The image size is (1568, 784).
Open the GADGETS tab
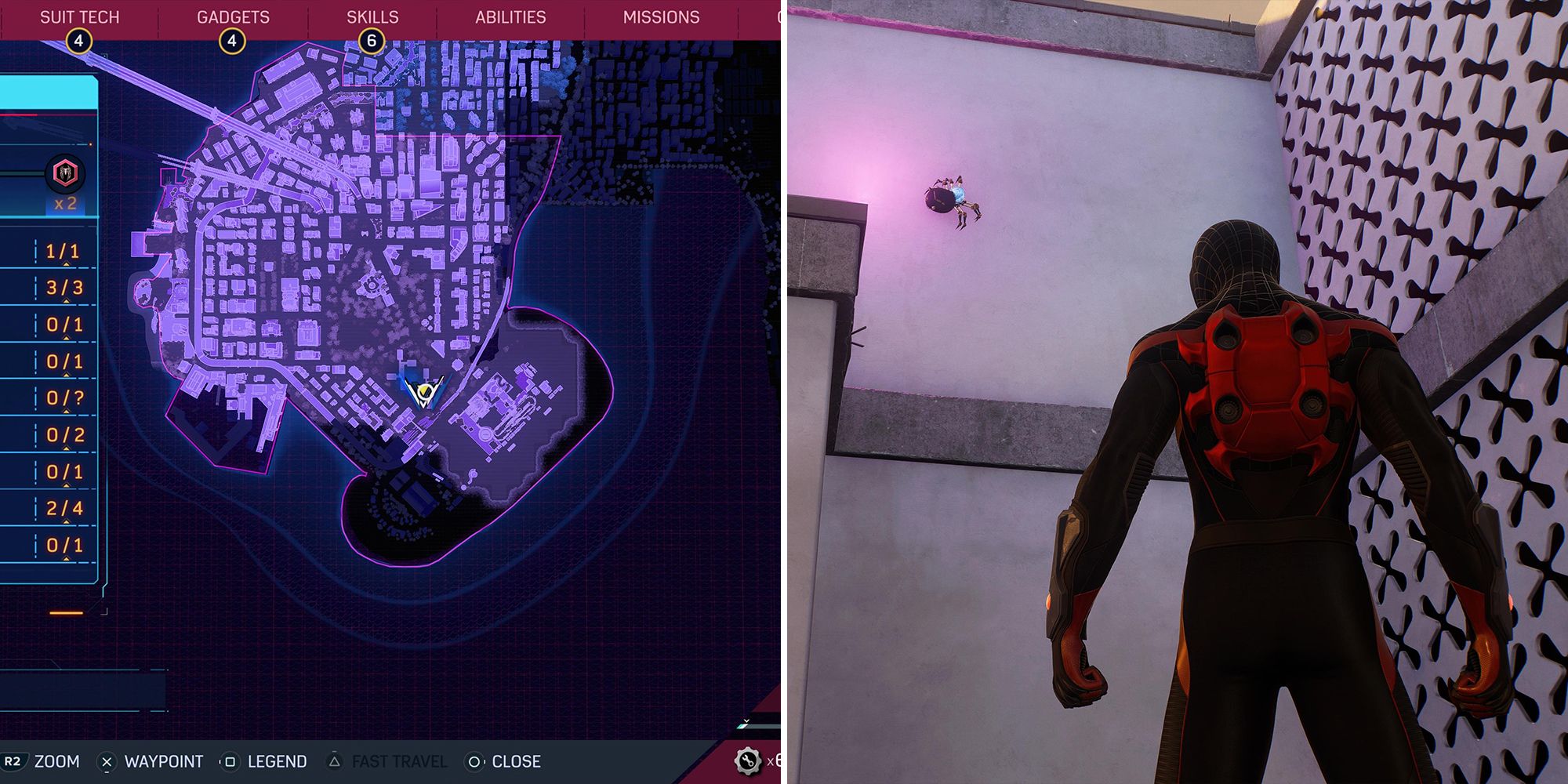(x=231, y=16)
